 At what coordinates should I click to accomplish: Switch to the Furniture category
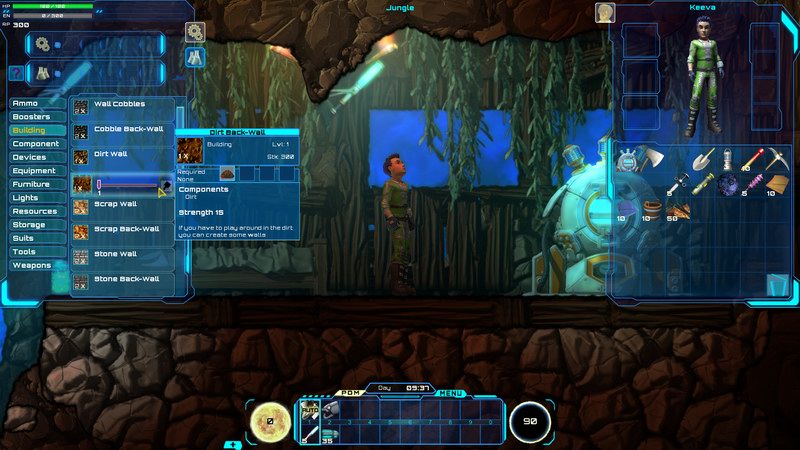coord(34,184)
